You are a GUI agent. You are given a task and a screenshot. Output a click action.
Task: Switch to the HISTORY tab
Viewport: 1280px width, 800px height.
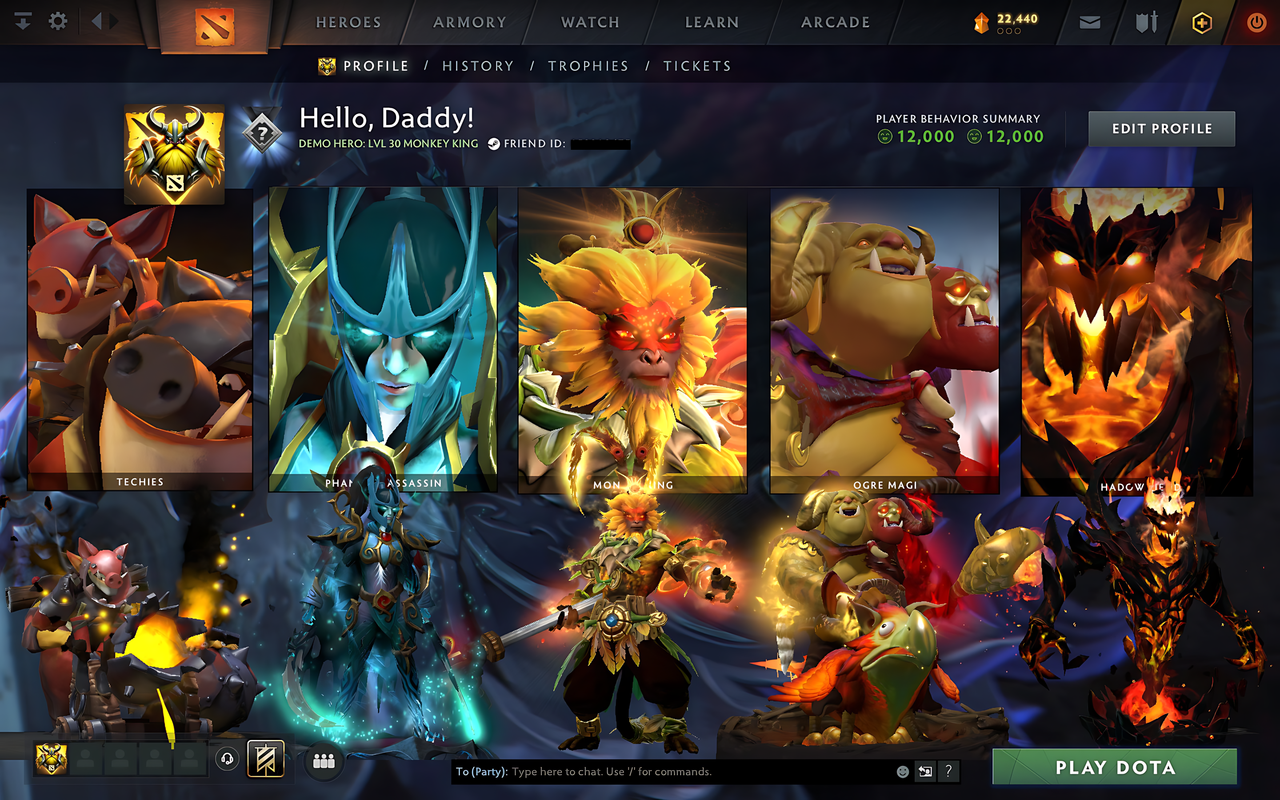(x=478, y=65)
